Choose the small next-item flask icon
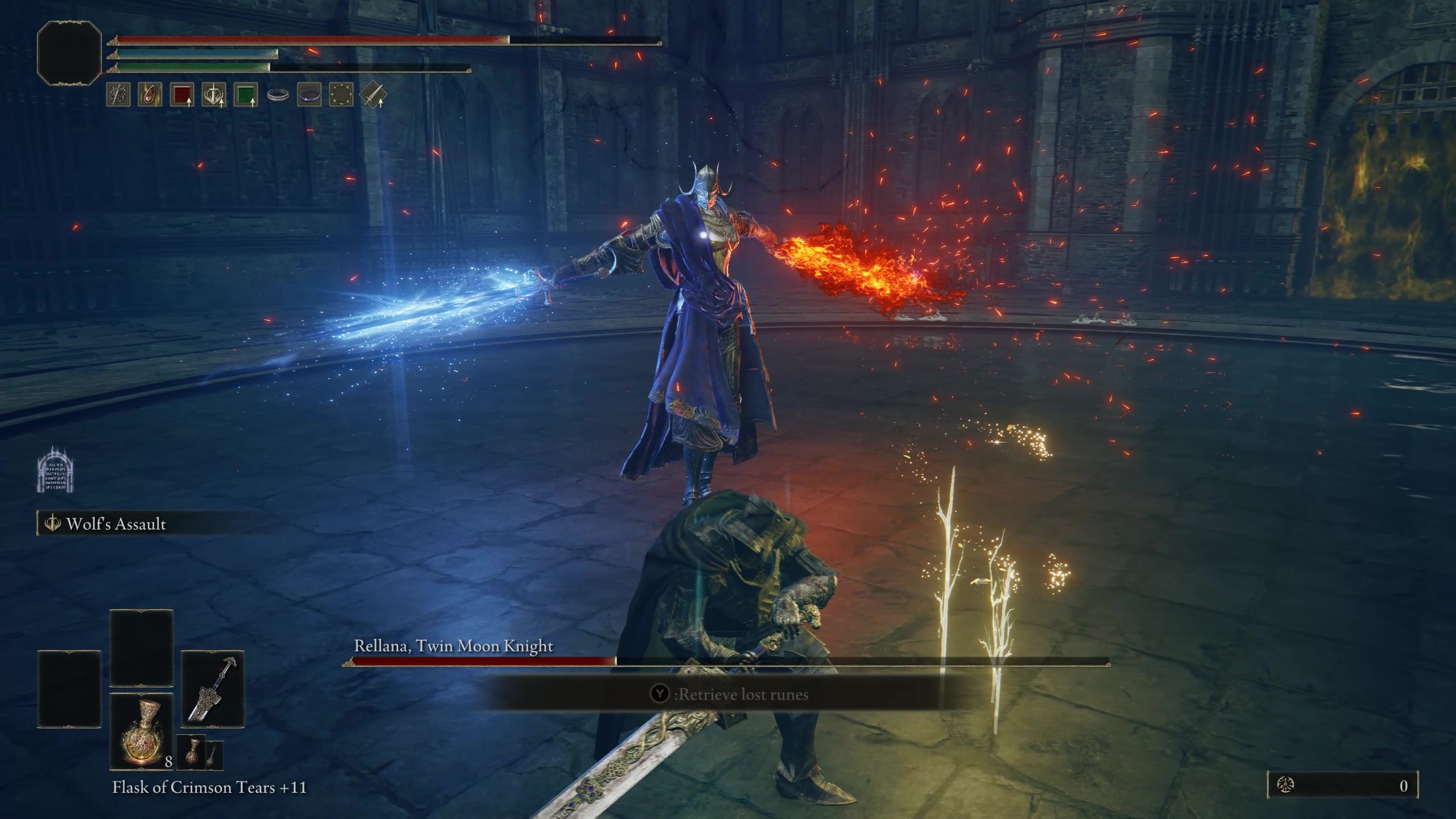 click(x=191, y=752)
